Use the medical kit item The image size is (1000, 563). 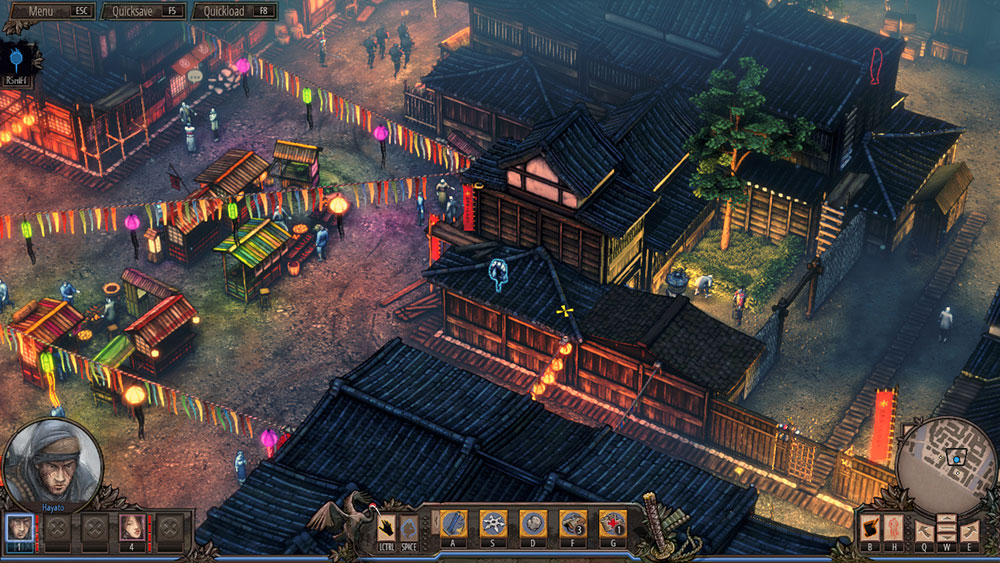coord(612,524)
